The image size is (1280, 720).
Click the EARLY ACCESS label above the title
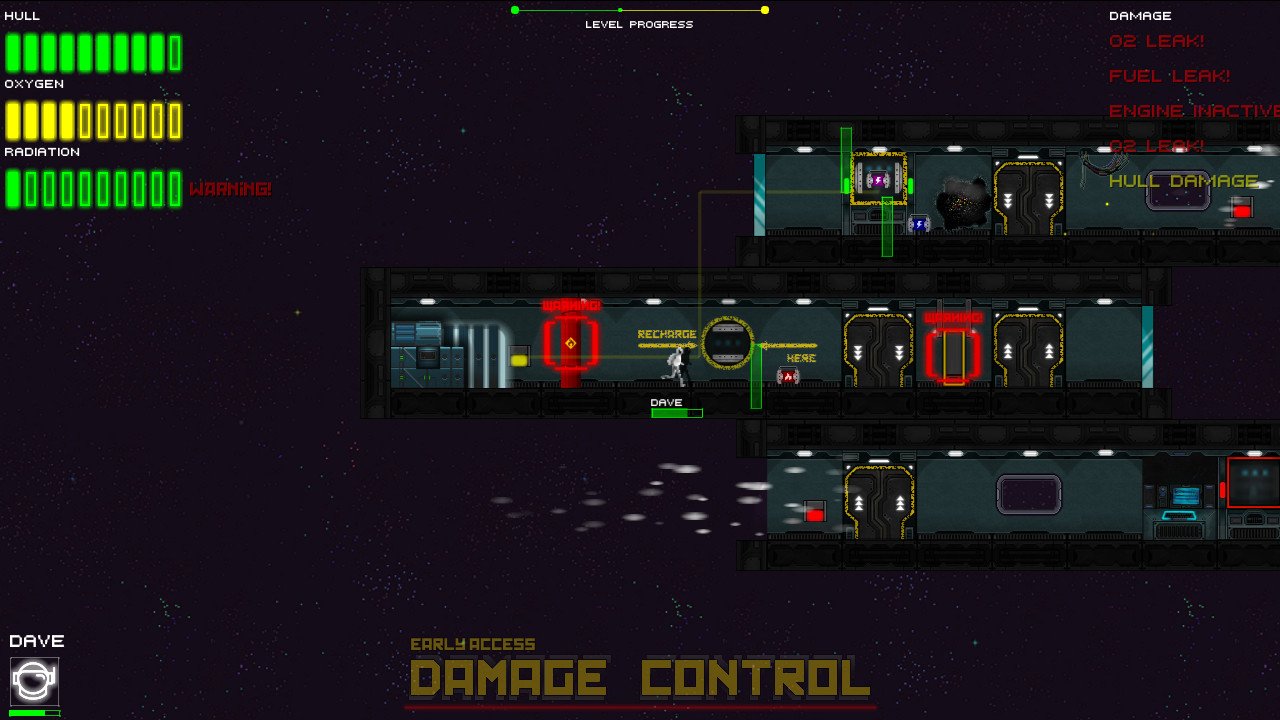[476, 644]
